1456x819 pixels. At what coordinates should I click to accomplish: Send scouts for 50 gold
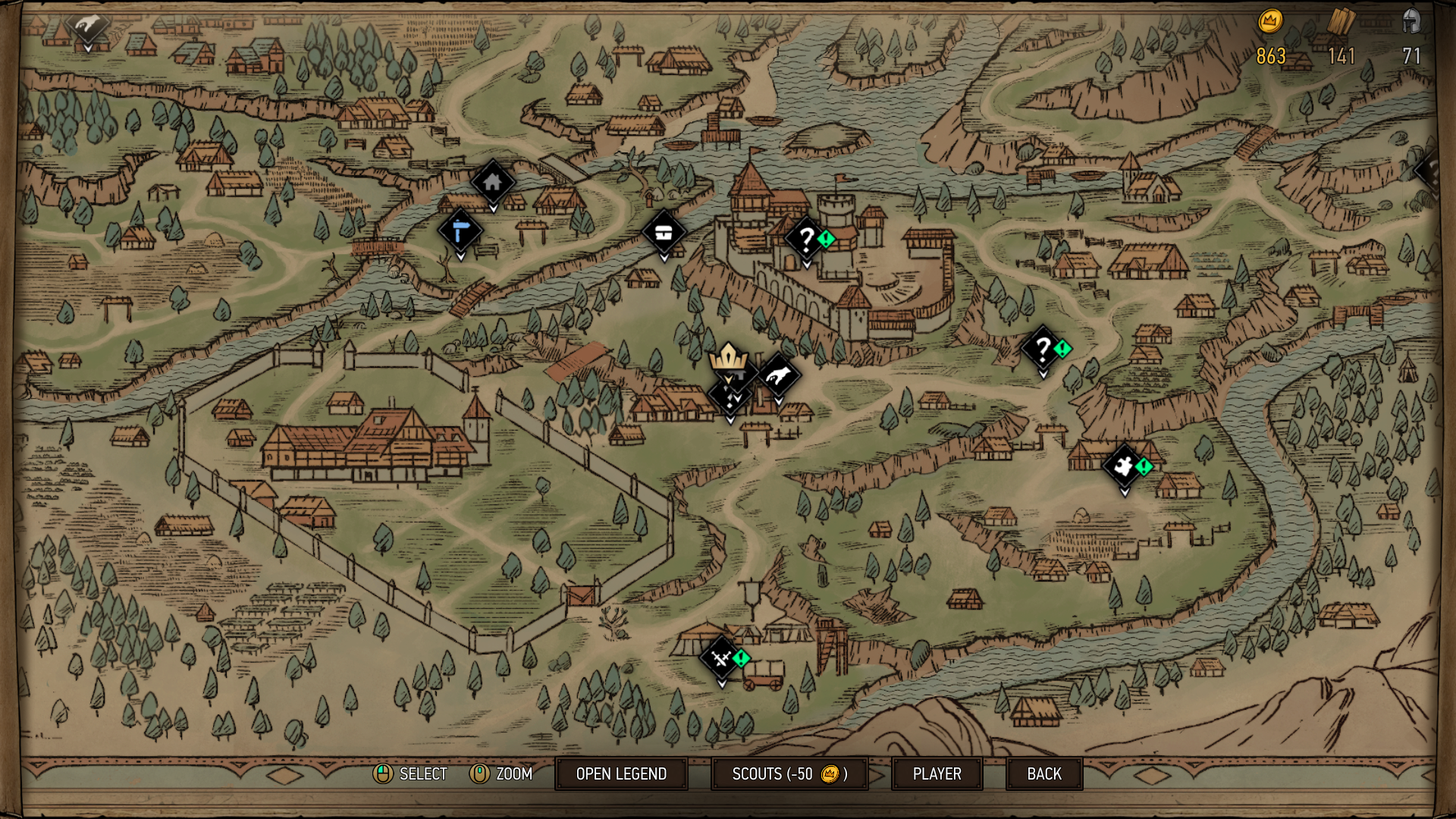(789, 773)
